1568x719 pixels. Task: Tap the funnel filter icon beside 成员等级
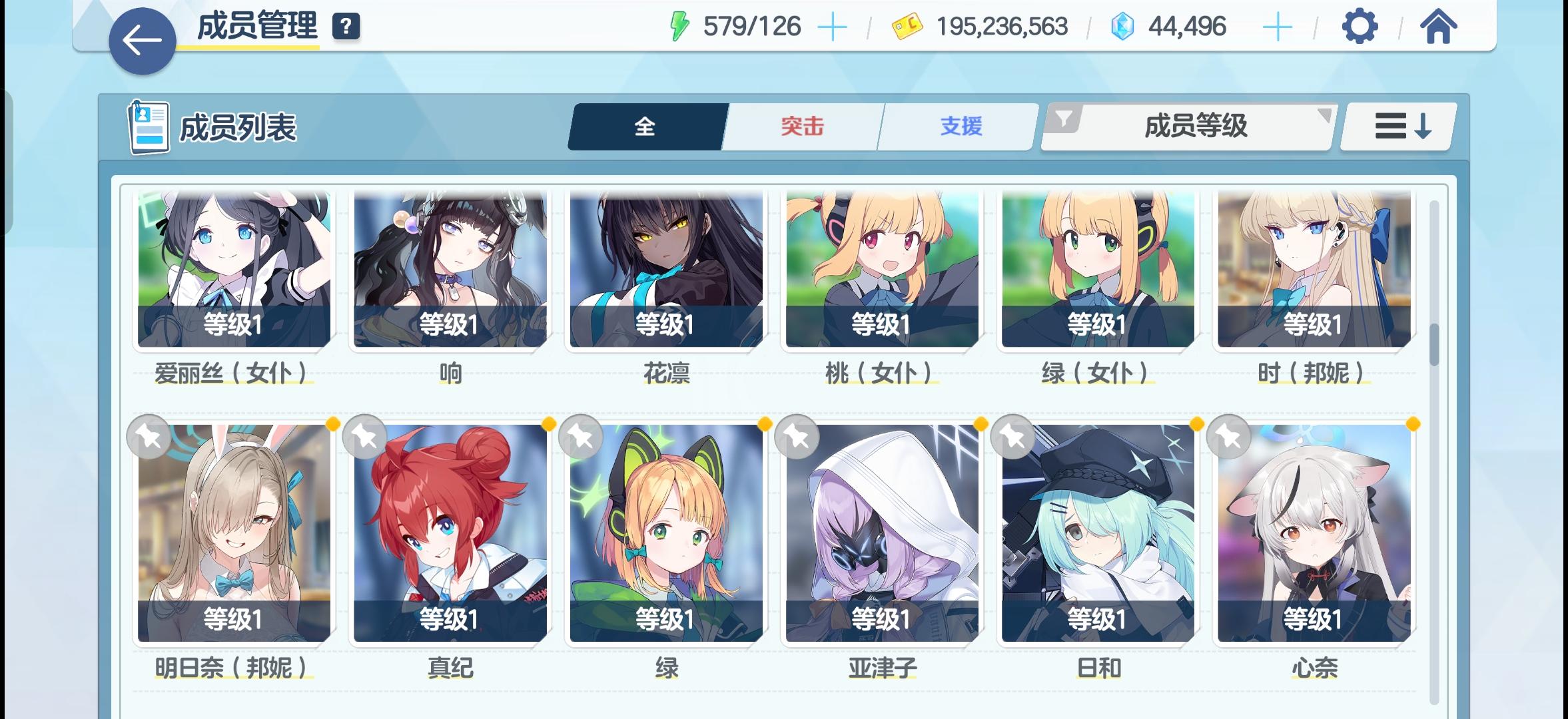[1065, 121]
